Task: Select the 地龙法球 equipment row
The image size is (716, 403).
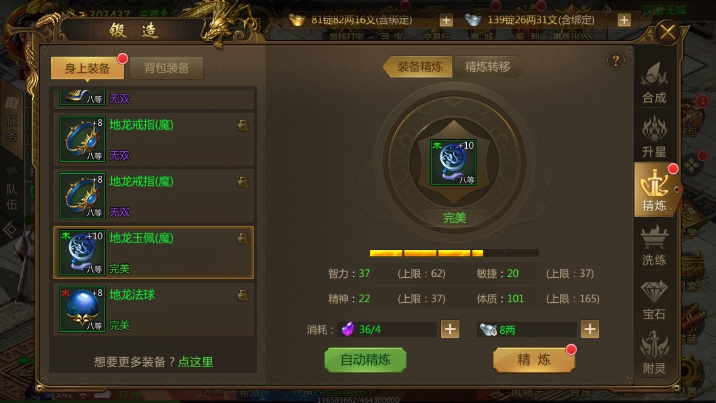Action: click(154, 309)
